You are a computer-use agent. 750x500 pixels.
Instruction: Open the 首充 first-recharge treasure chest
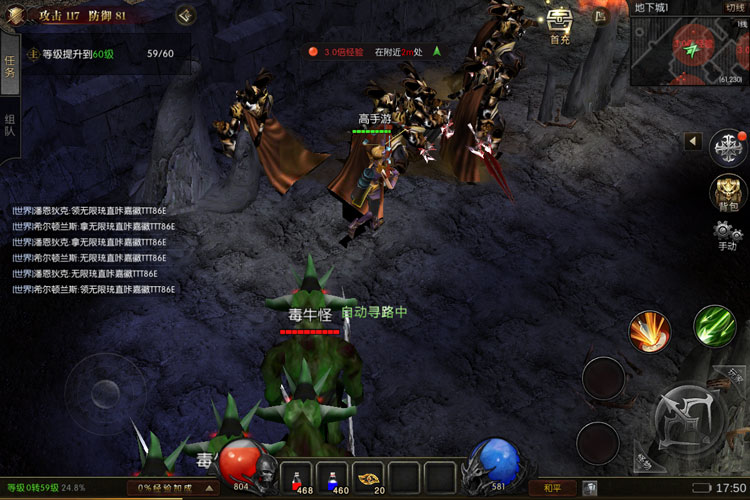[559, 24]
